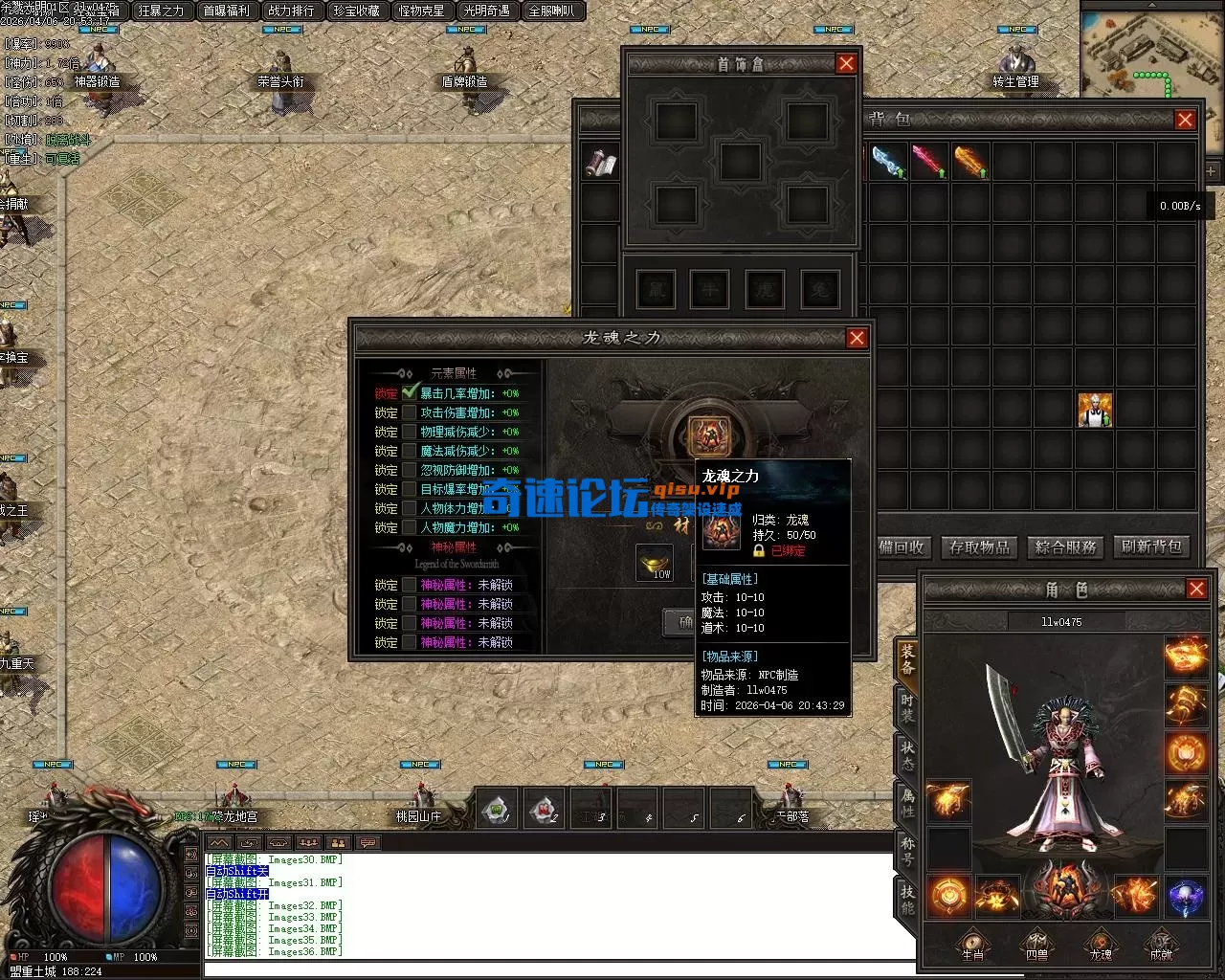The height and width of the screenshot is (980, 1225).
Task: Open the 成就 achievements button
Action: [x=1161, y=944]
